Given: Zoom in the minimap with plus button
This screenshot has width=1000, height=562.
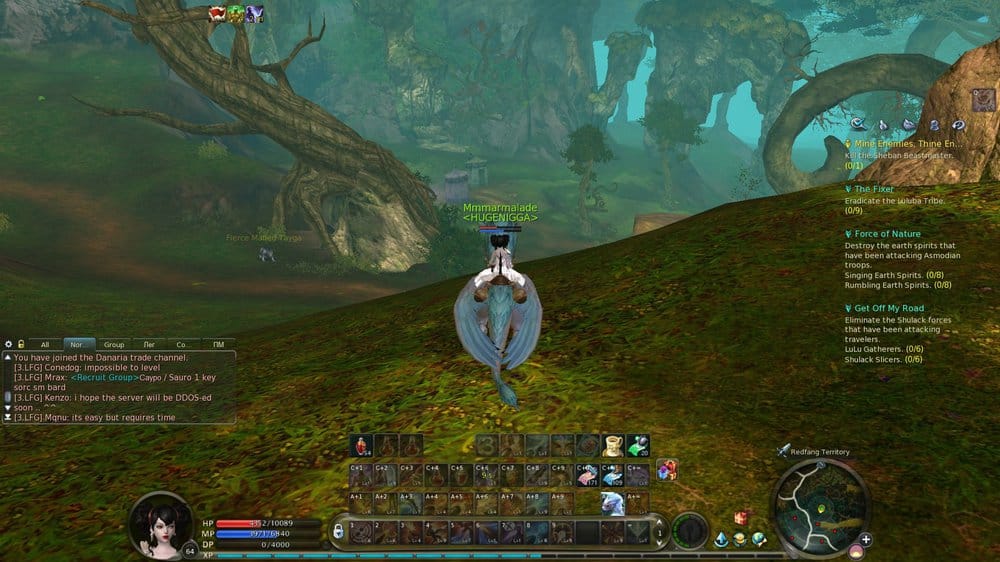Looking at the screenshot, I should click(x=866, y=540).
